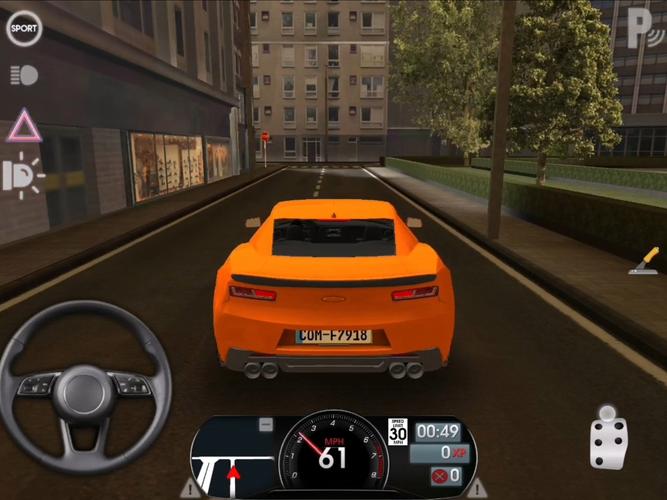Activate the right turn signal indicator
Image resolution: width=667 pixels, height=500 pixels.
(x=477, y=489)
